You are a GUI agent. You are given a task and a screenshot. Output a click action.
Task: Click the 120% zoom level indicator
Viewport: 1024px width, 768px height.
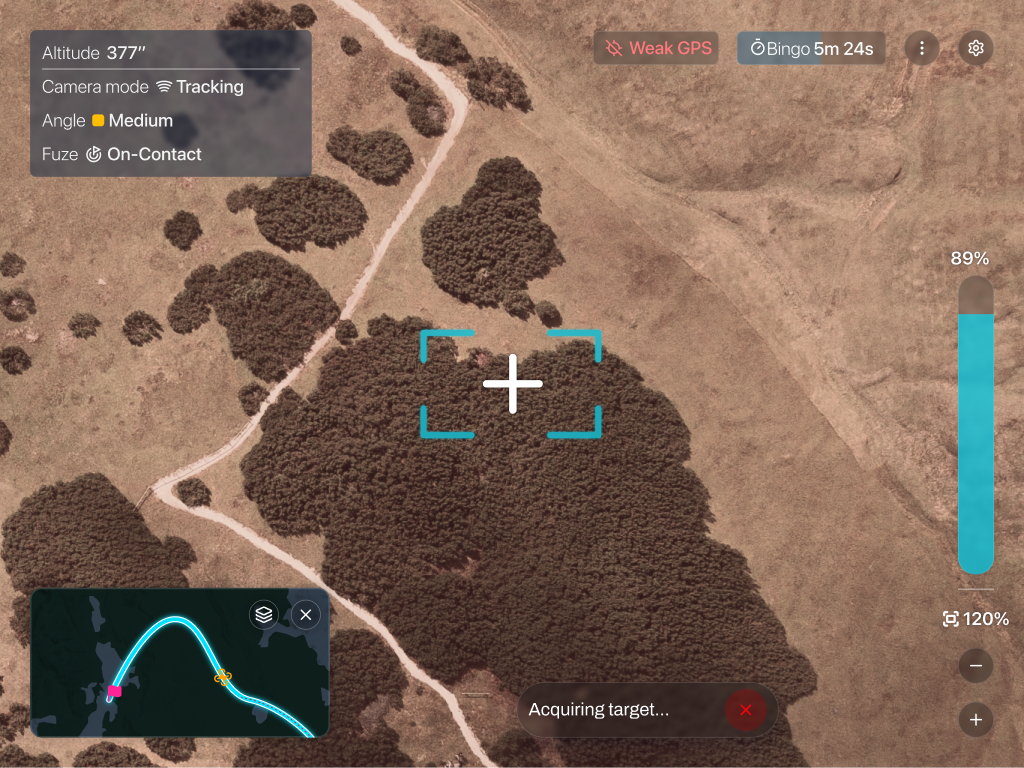[x=976, y=619]
